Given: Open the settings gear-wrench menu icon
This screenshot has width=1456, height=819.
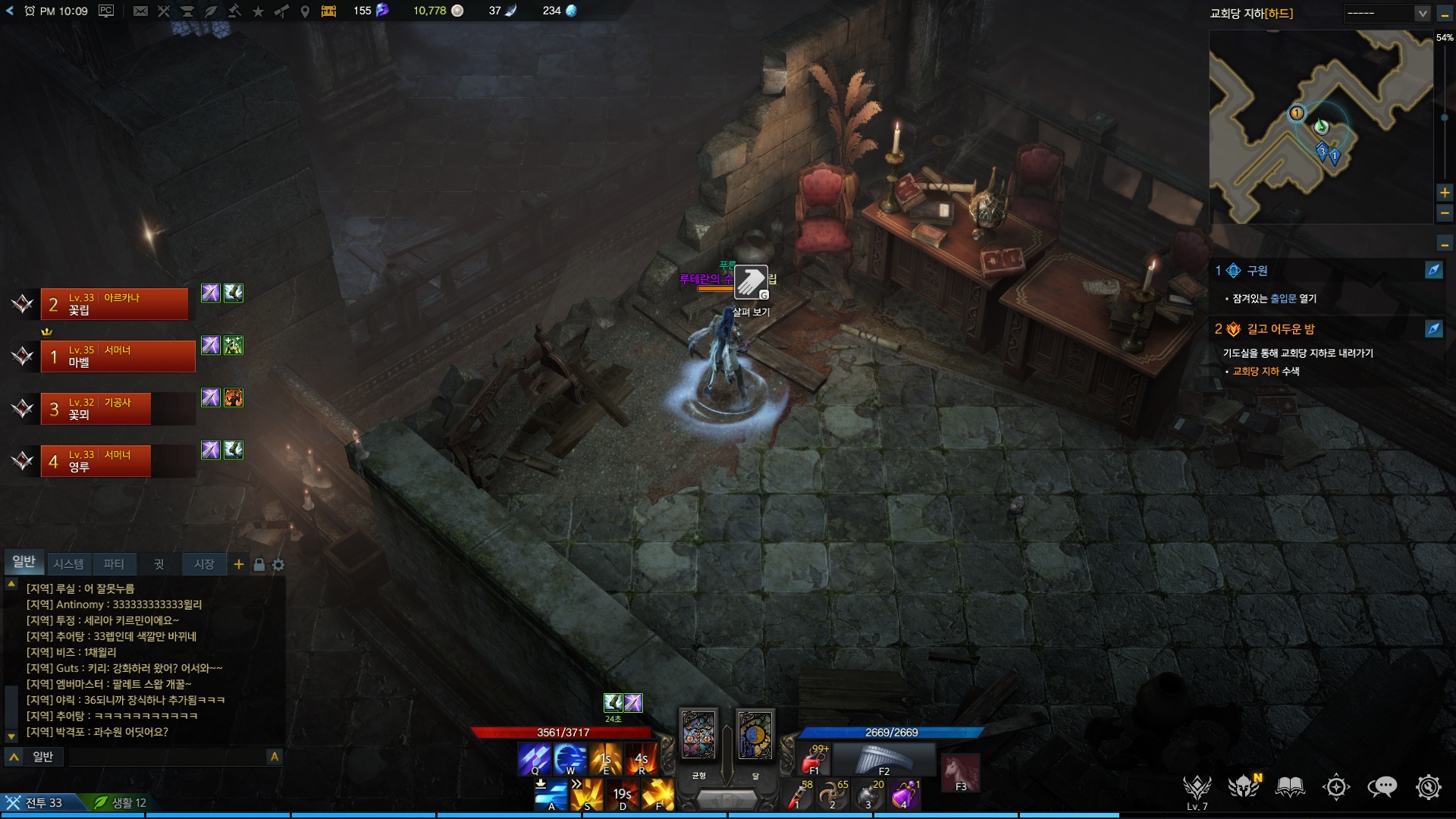Looking at the screenshot, I should (x=1428, y=787).
